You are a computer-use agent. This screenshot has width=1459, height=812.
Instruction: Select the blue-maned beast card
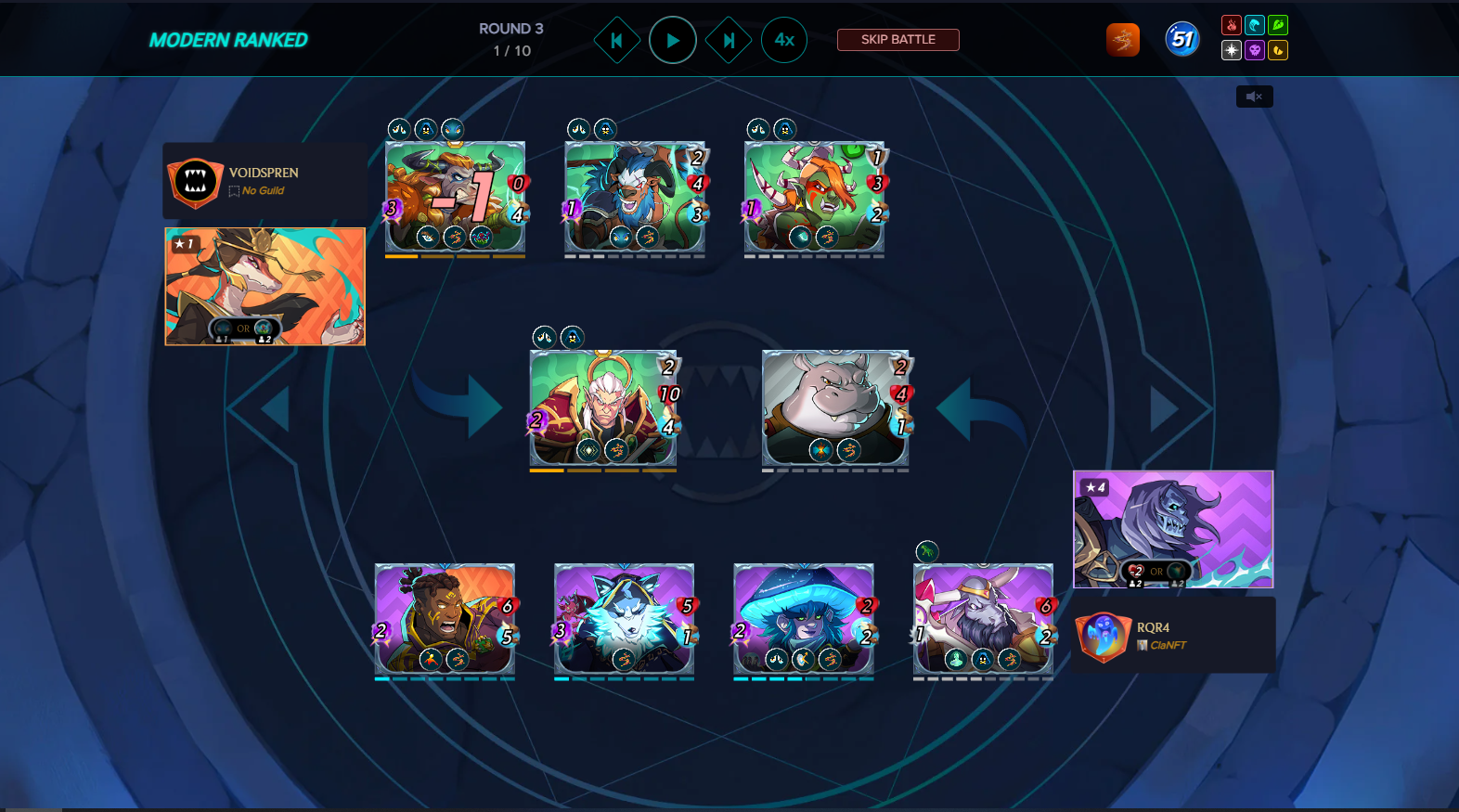click(635, 197)
